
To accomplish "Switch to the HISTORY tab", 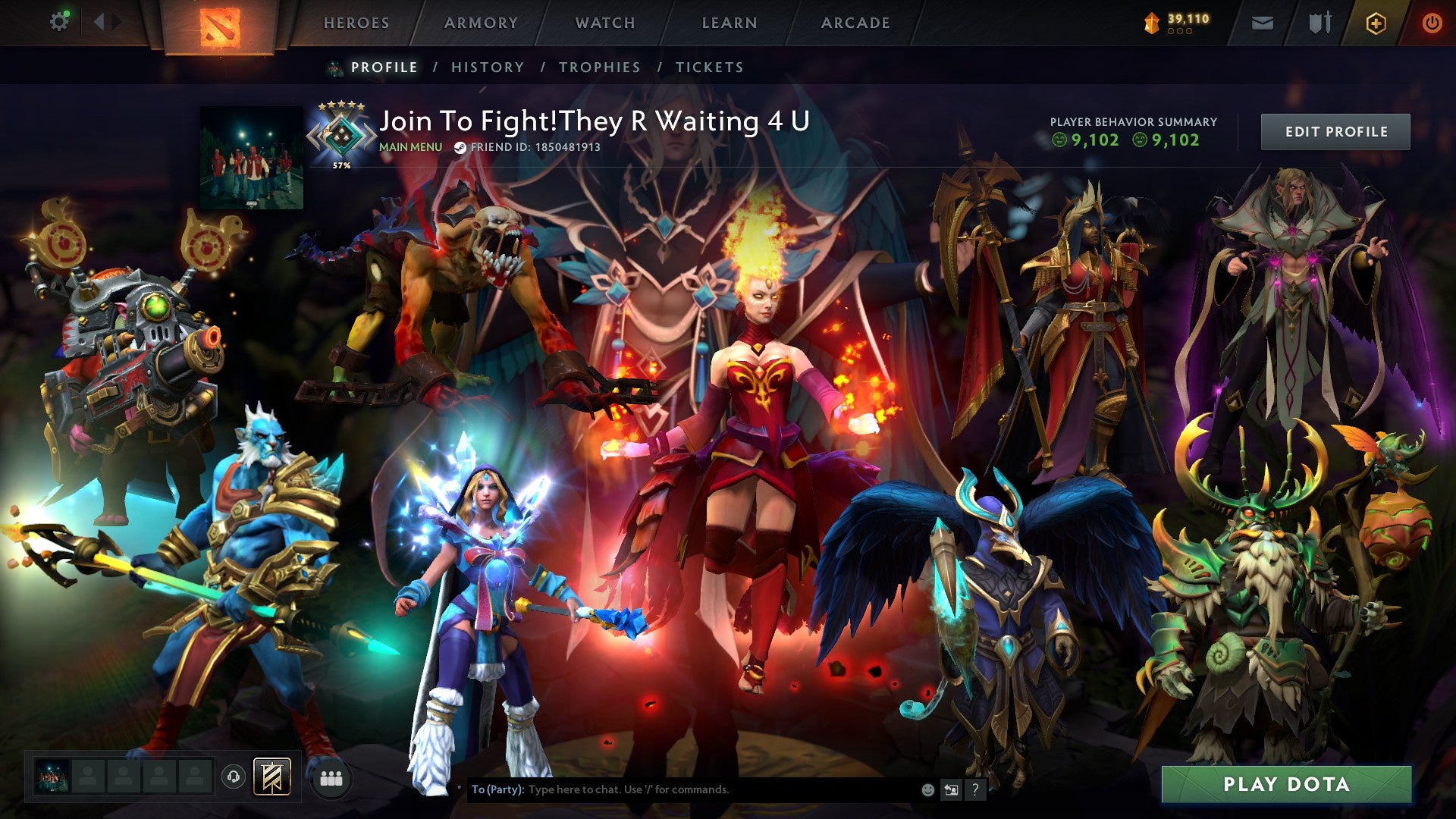I will pos(486,67).
